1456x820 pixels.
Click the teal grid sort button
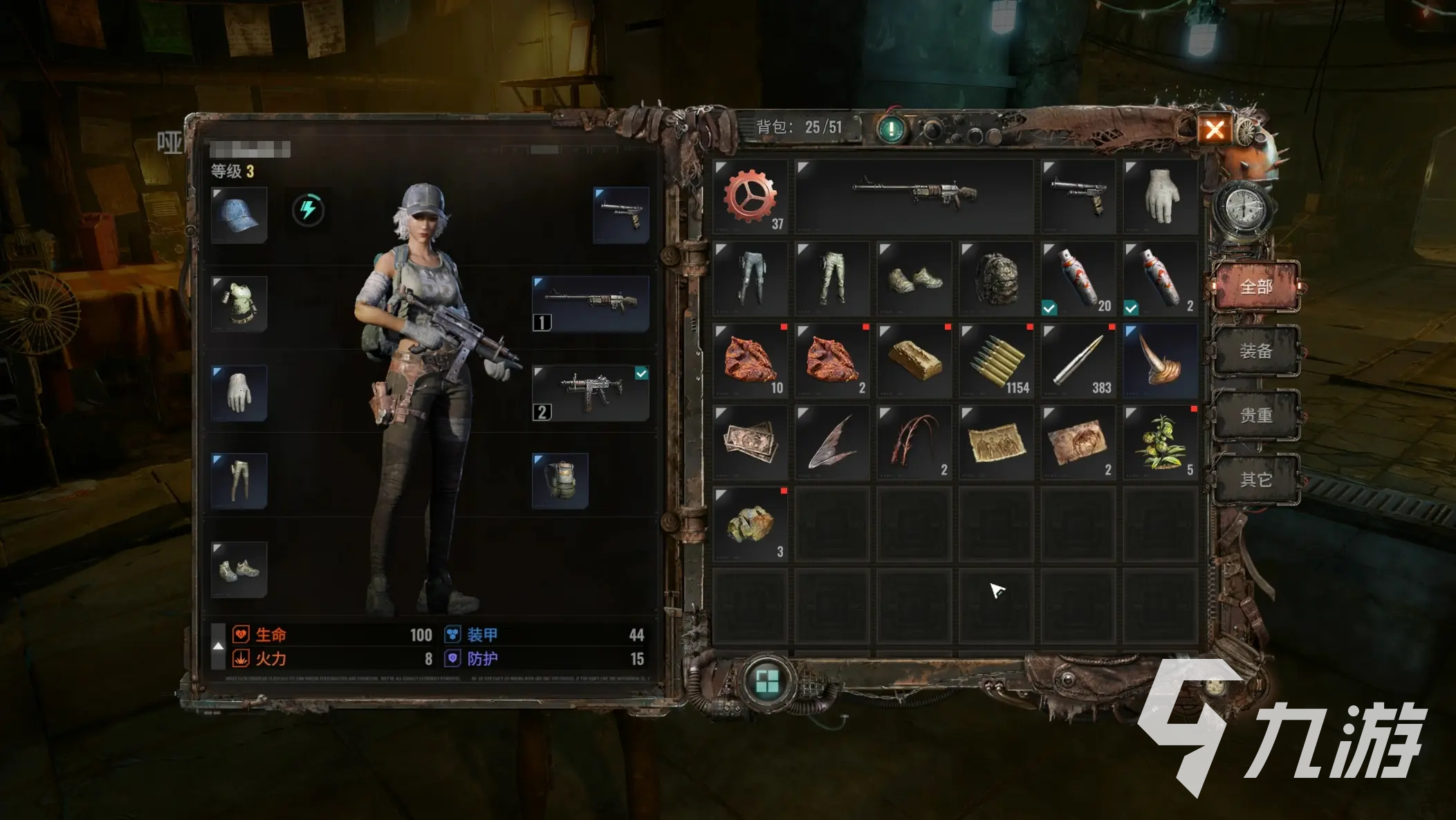[766, 681]
